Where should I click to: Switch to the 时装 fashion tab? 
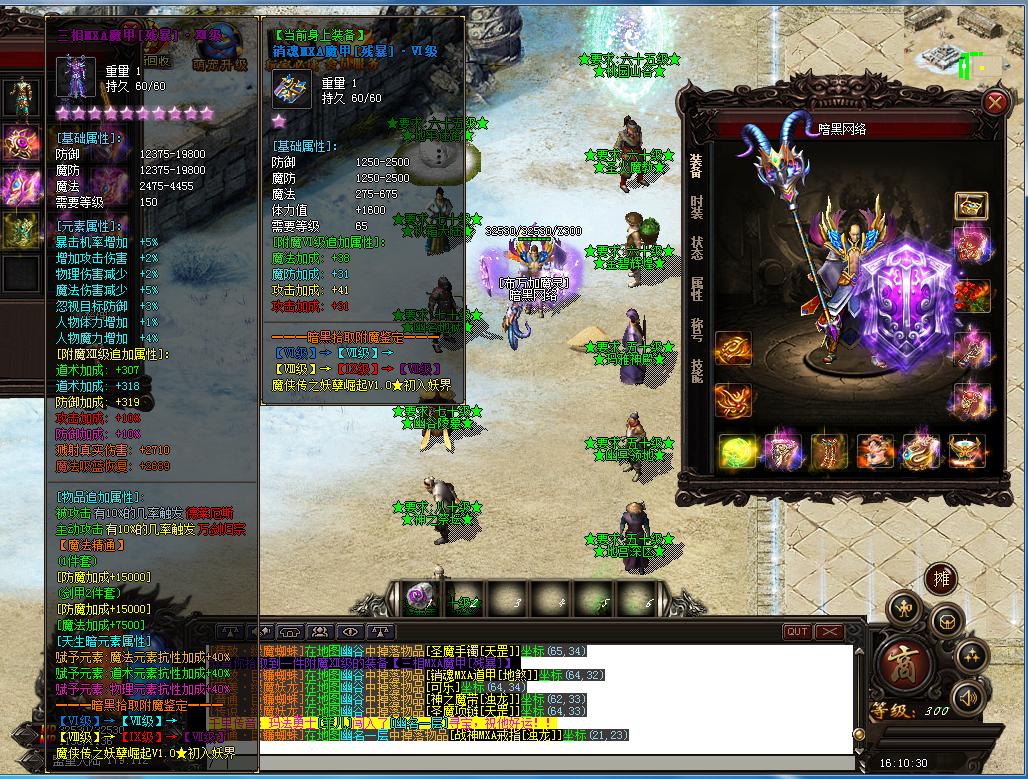pyautogui.click(x=696, y=206)
